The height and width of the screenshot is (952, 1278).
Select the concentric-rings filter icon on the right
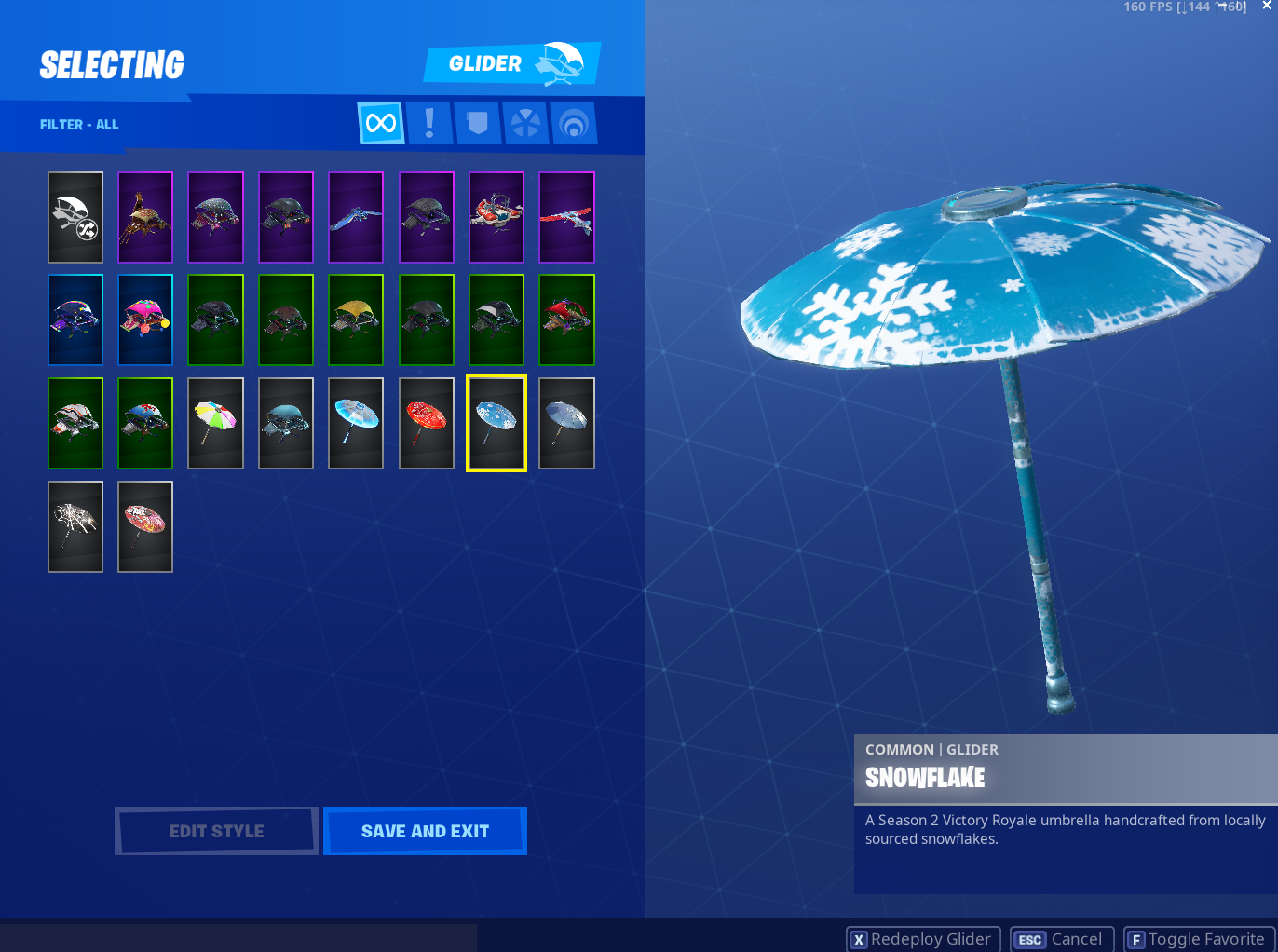574,123
